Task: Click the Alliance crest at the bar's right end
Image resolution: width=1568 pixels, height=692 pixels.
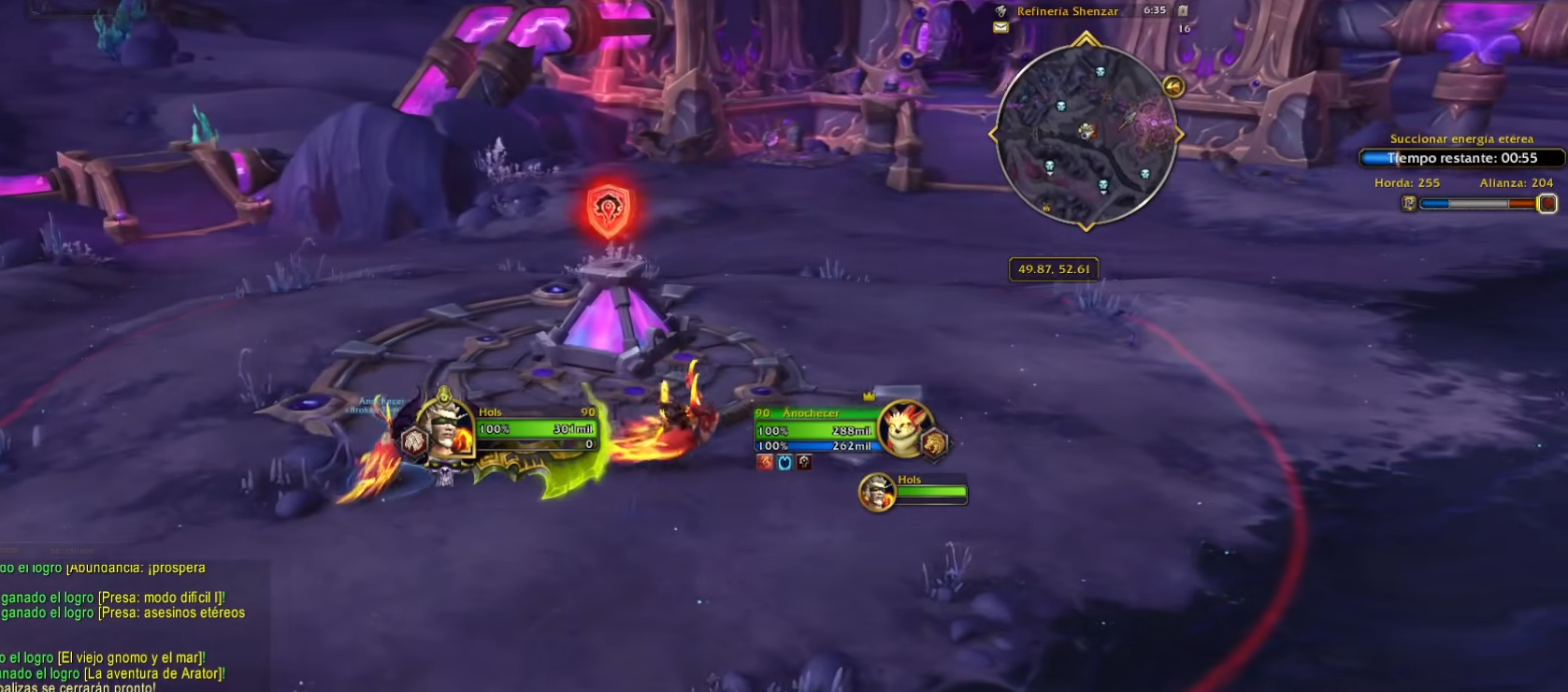Action: [1549, 203]
